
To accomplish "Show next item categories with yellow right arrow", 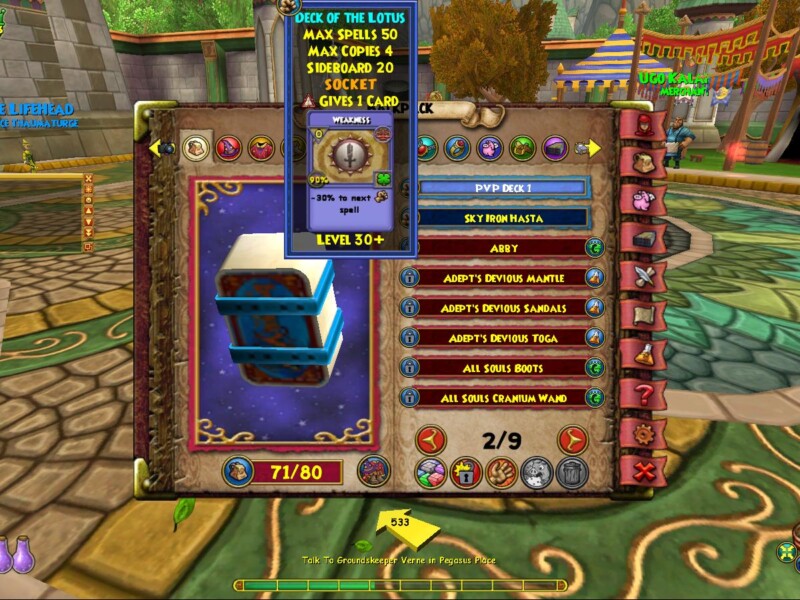I will click(592, 148).
